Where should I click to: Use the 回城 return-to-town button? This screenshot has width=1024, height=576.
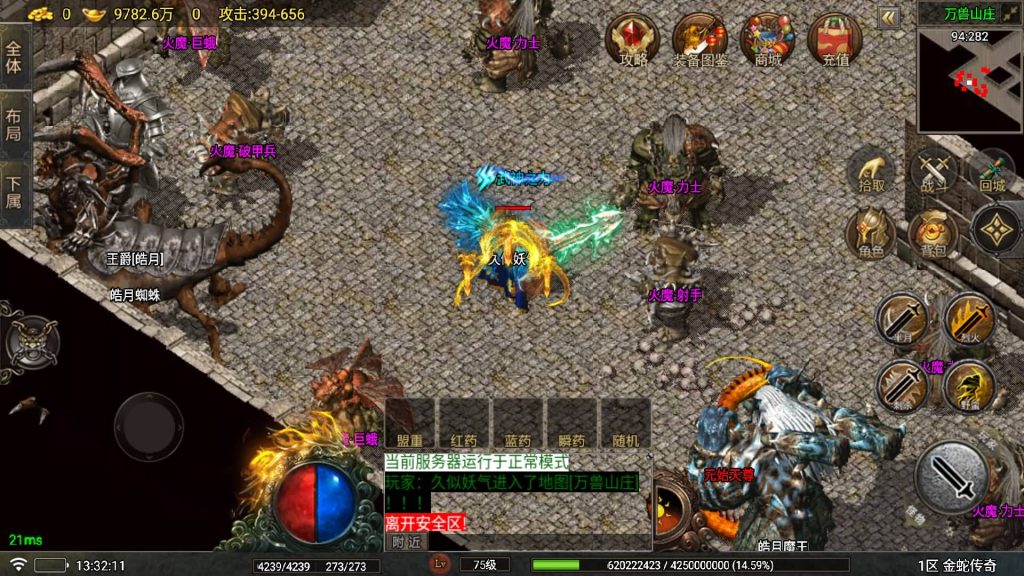(991, 171)
